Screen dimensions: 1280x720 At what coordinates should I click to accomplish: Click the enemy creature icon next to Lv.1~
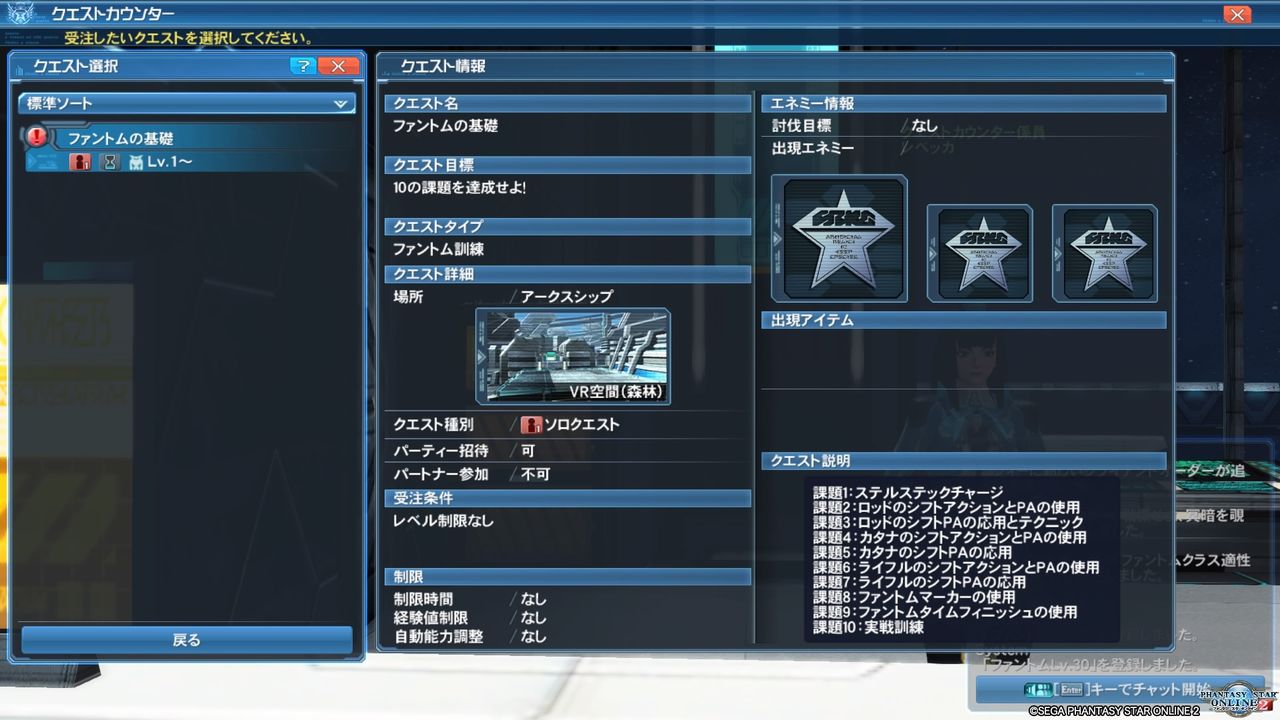(x=136, y=160)
